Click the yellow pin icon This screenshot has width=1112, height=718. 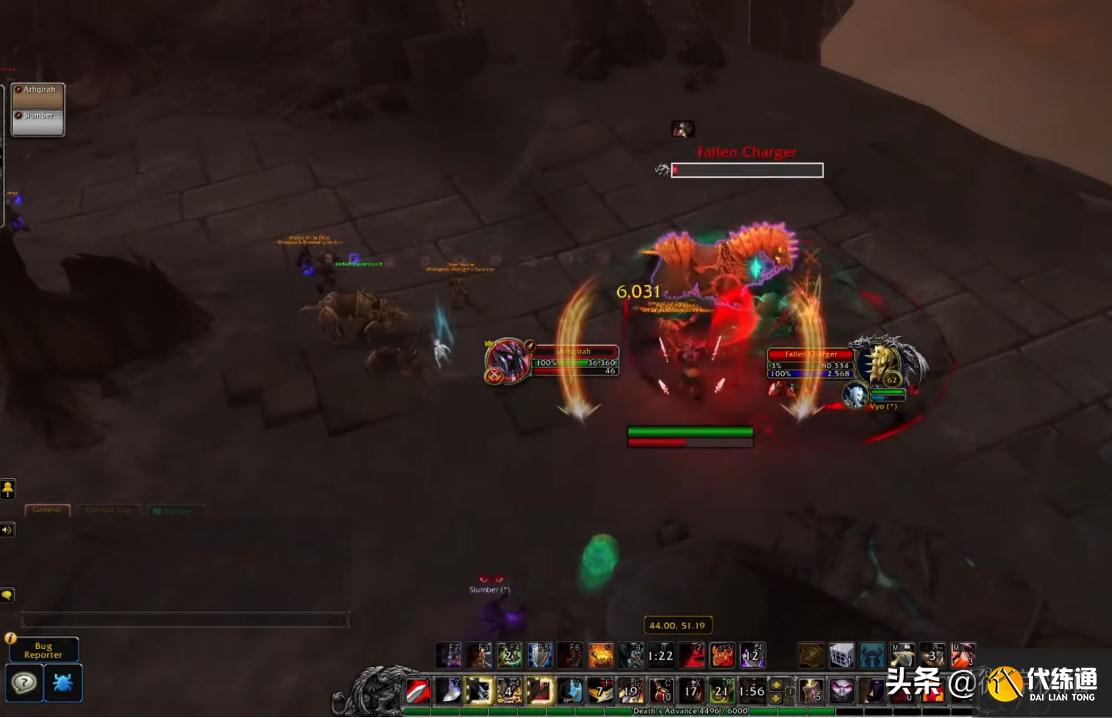click(x=7, y=489)
